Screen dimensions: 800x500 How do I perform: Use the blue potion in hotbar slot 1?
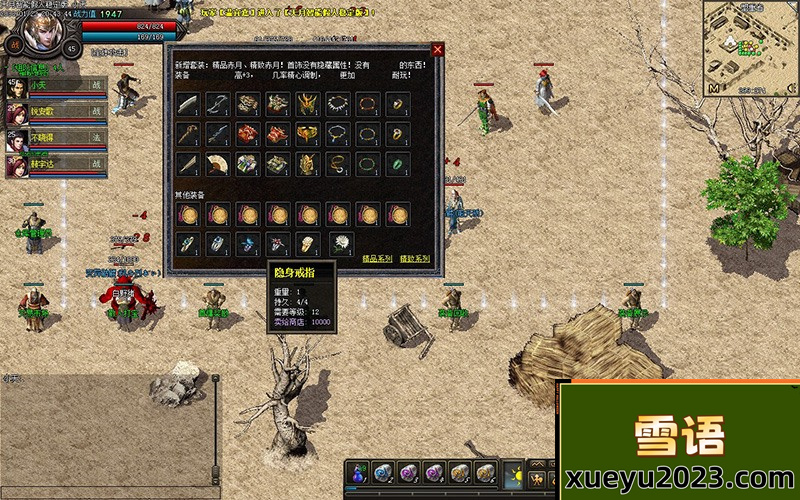[x=360, y=473]
